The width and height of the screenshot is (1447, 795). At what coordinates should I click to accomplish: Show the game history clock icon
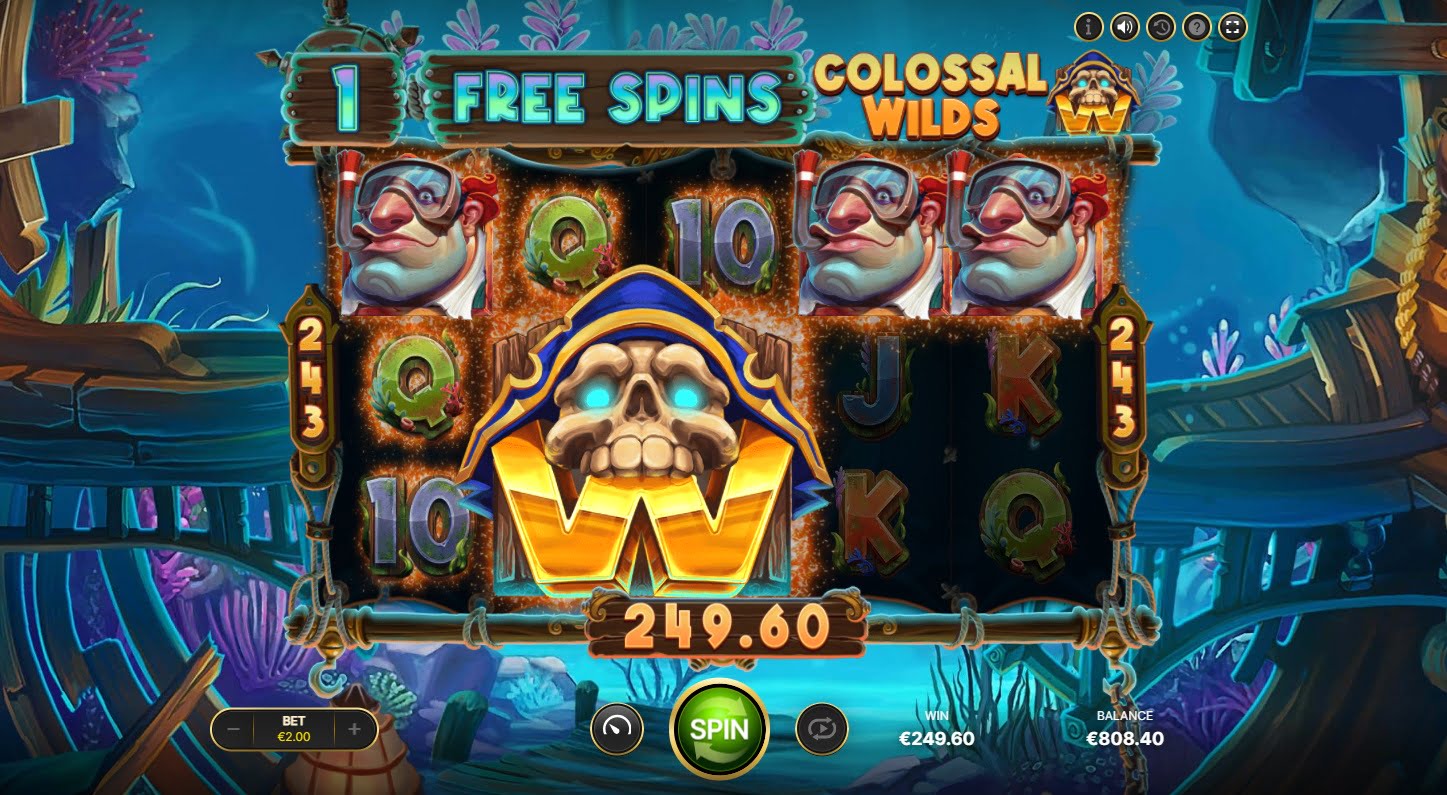pyautogui.click(x=1160, y=27)
